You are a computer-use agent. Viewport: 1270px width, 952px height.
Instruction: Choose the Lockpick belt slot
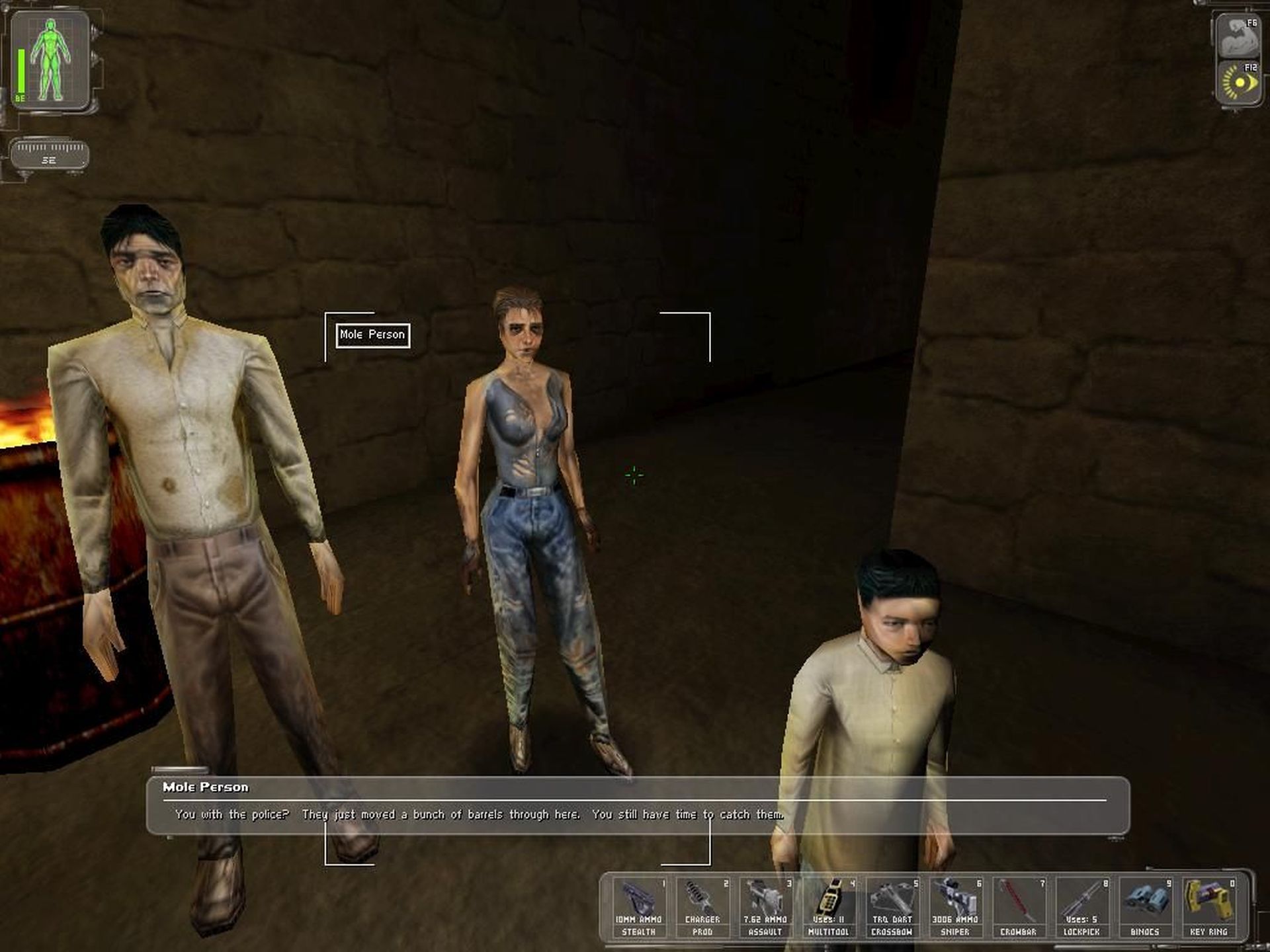coord(1081,906)
